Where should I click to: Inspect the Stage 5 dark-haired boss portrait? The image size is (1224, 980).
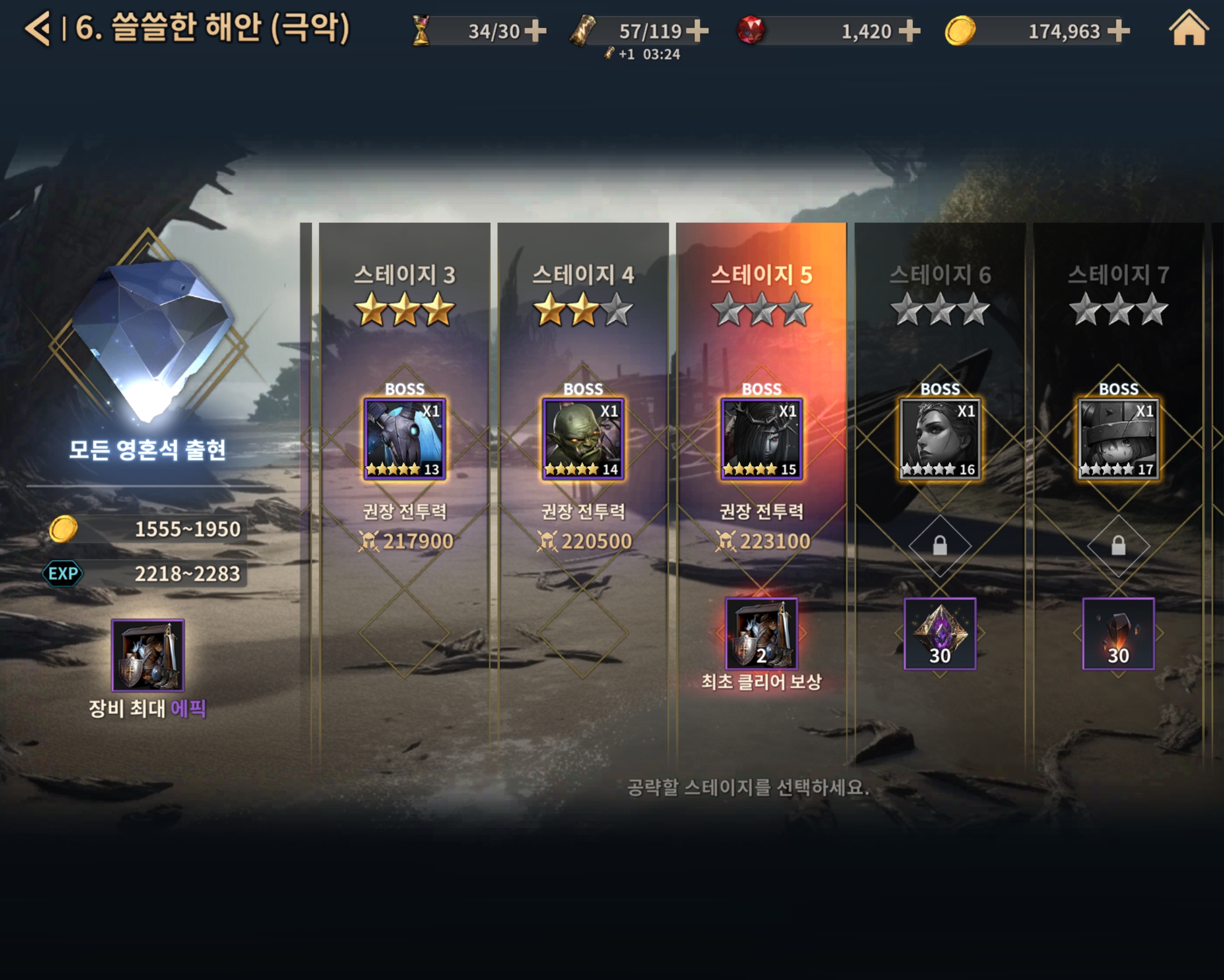point(761,439)
